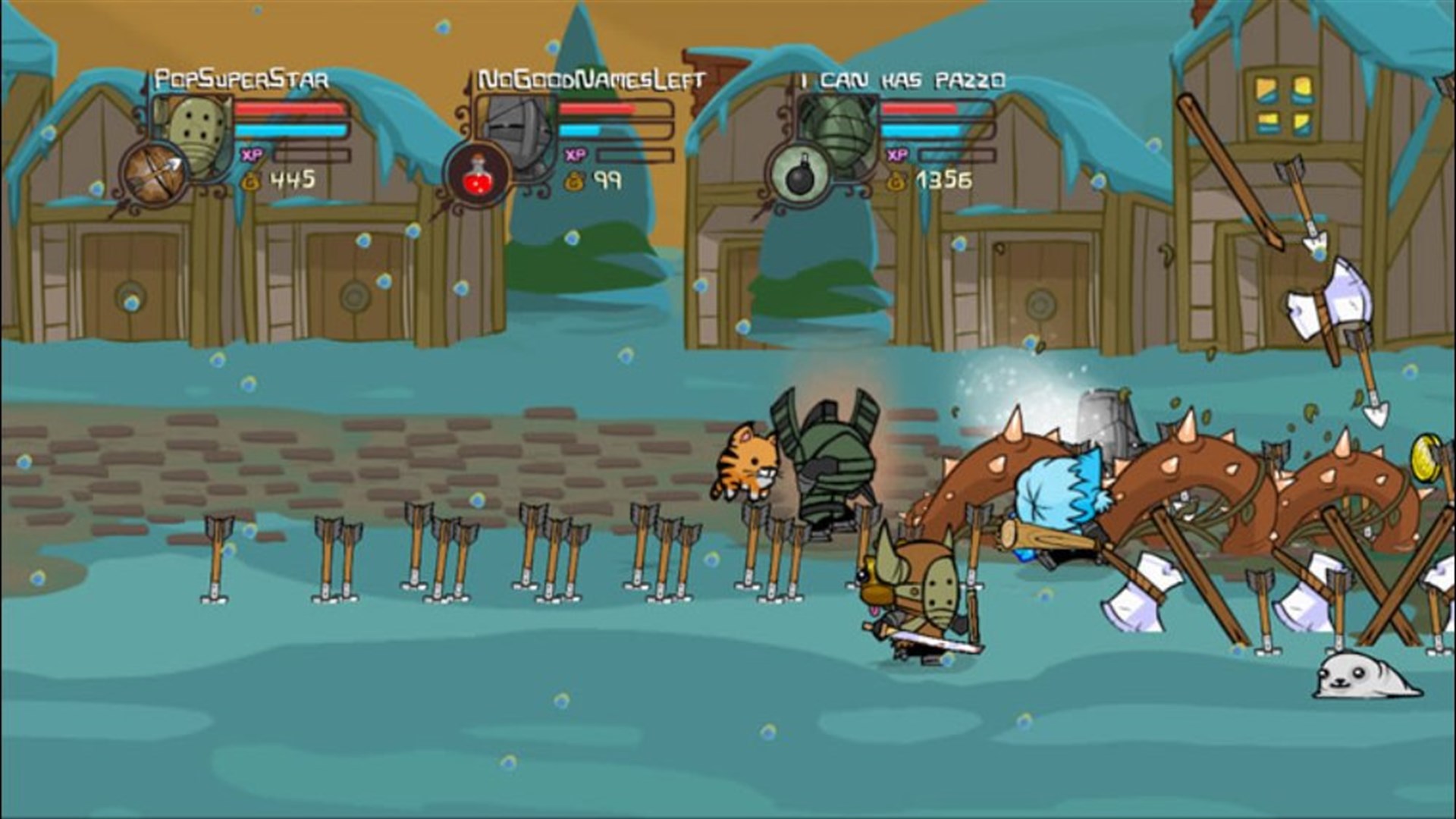Viewport: 1456px width, 819px height.
Task: Select the PopSuperStar name tab
Action: point(241,77)
